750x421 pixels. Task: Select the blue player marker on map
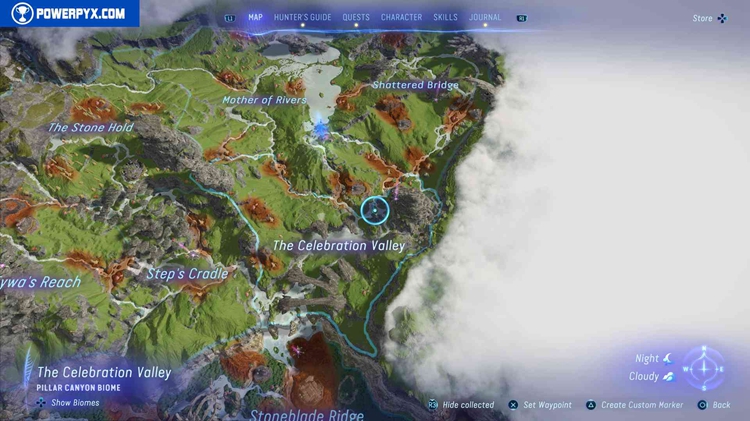coord(321,129)
